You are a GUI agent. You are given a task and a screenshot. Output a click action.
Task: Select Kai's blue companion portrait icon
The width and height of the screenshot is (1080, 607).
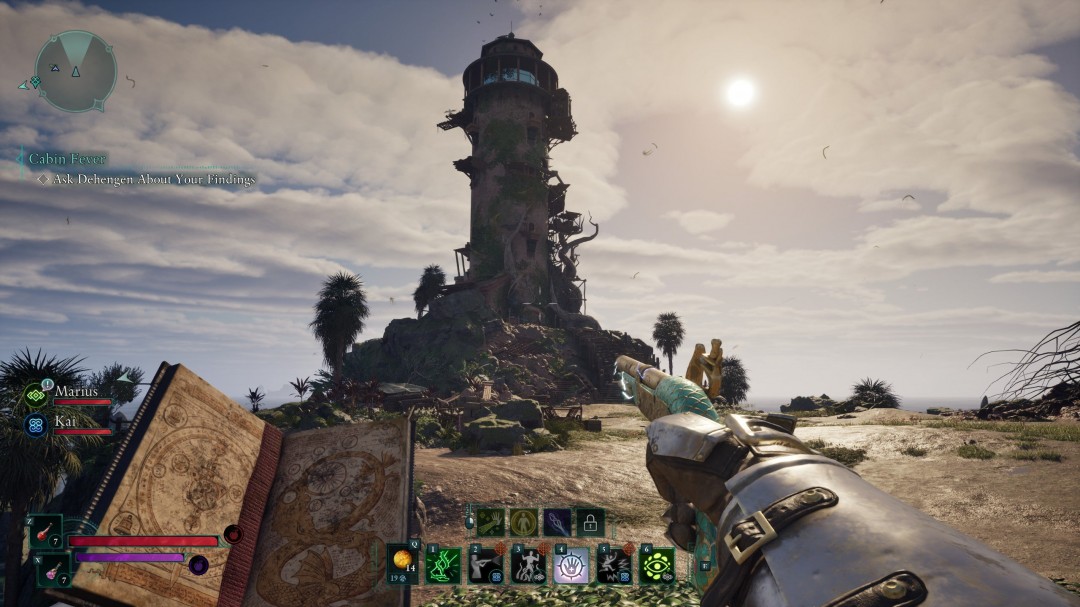[x=36, y=425]
